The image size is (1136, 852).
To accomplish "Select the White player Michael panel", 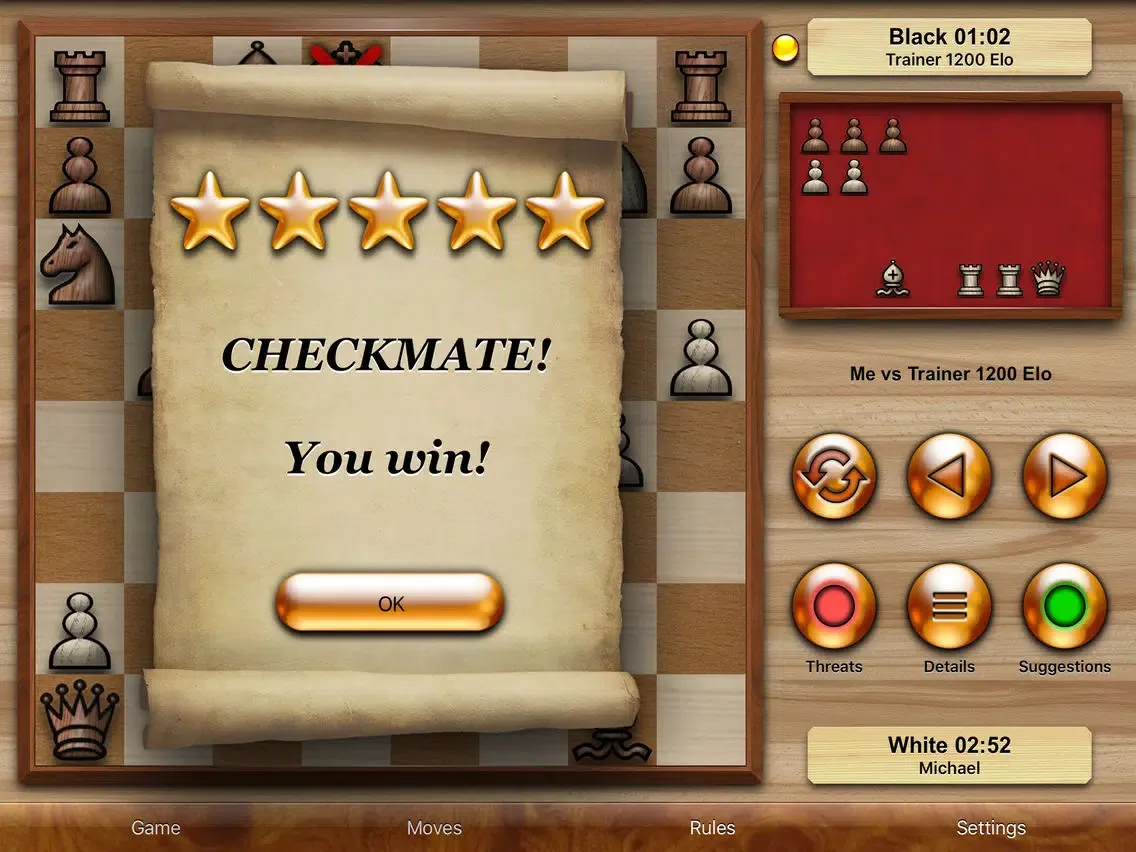I will pos(949,755).
